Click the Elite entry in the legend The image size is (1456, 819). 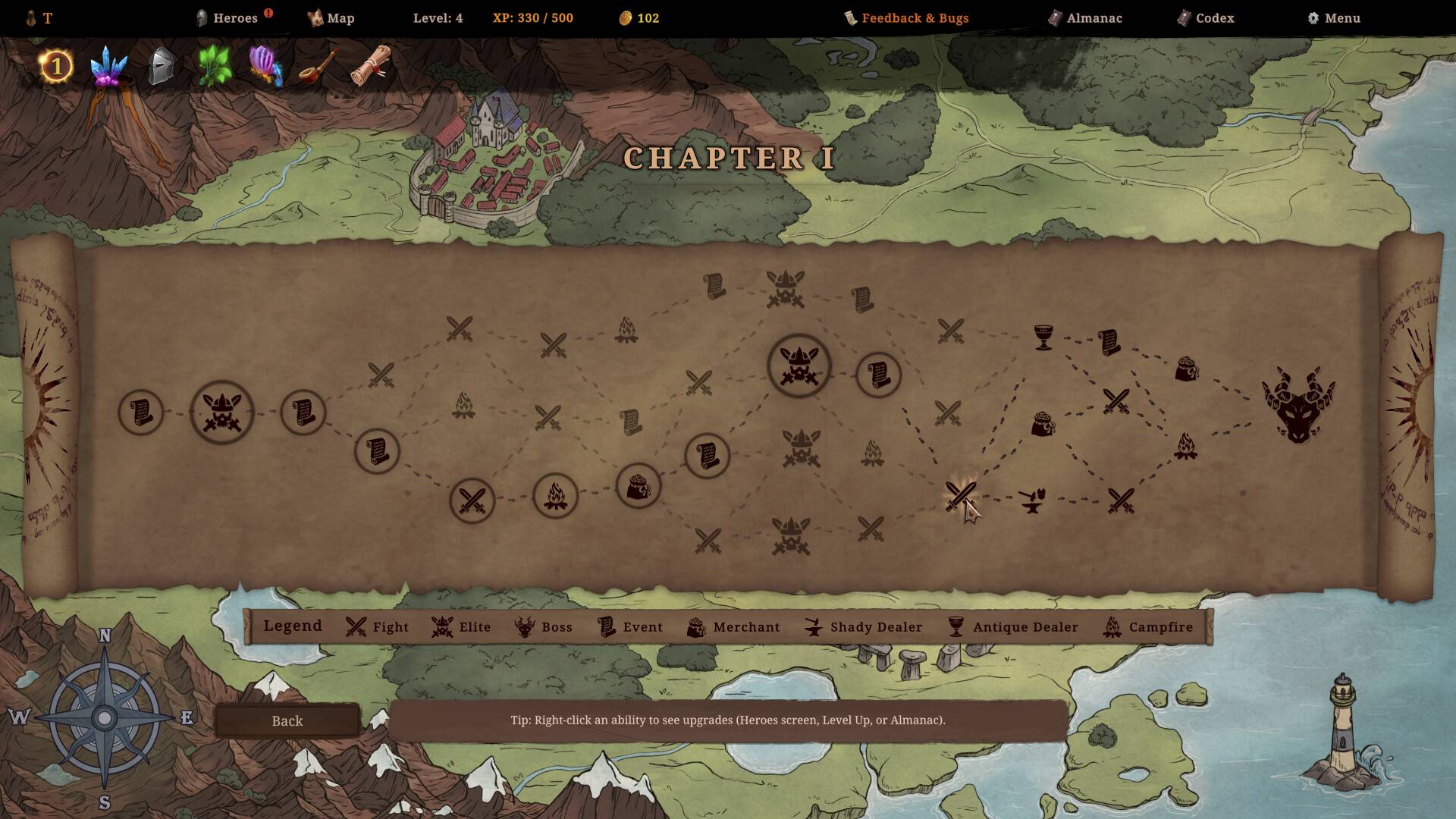point(461,627)
